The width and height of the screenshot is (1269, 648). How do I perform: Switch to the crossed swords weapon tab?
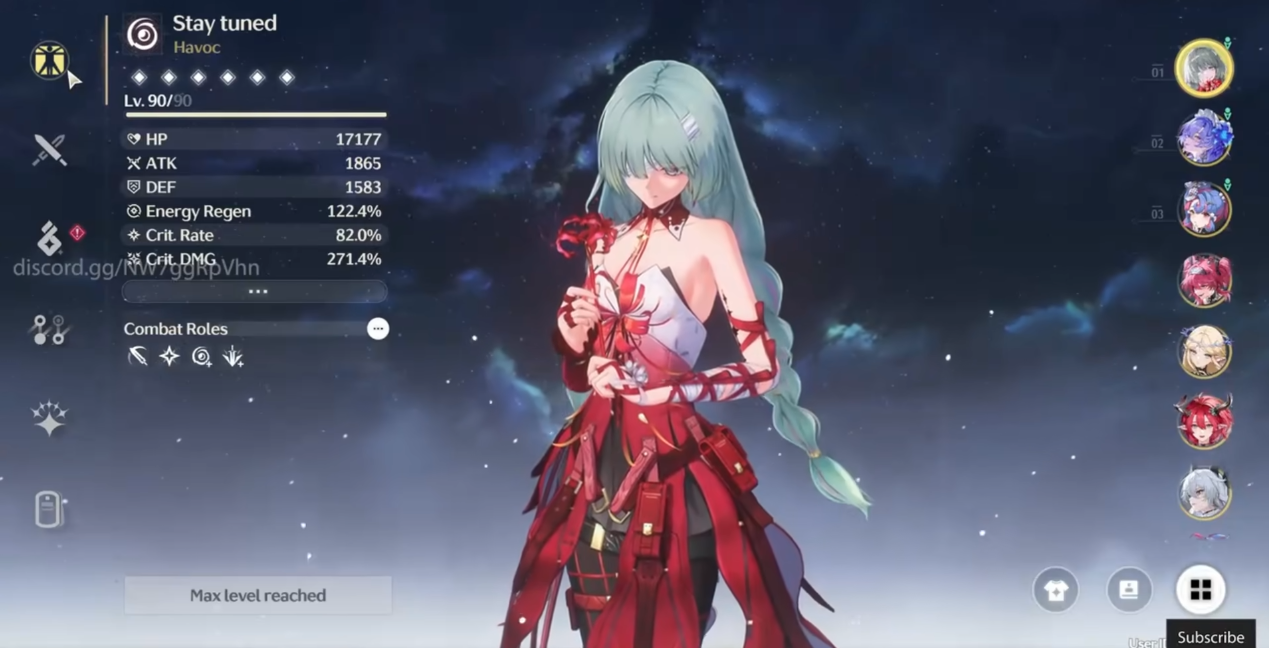point(48,150)
